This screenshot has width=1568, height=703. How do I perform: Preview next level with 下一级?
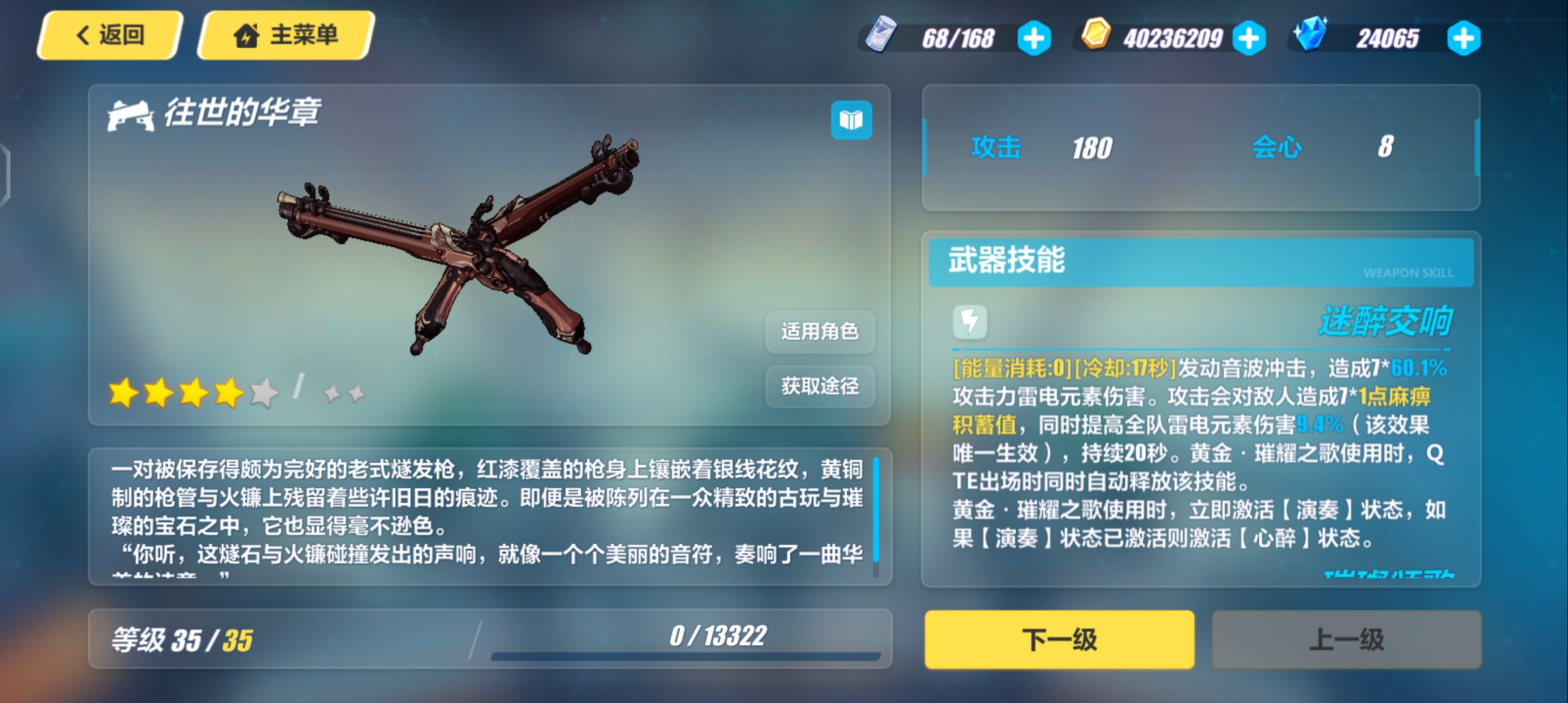click(1059, 639)
